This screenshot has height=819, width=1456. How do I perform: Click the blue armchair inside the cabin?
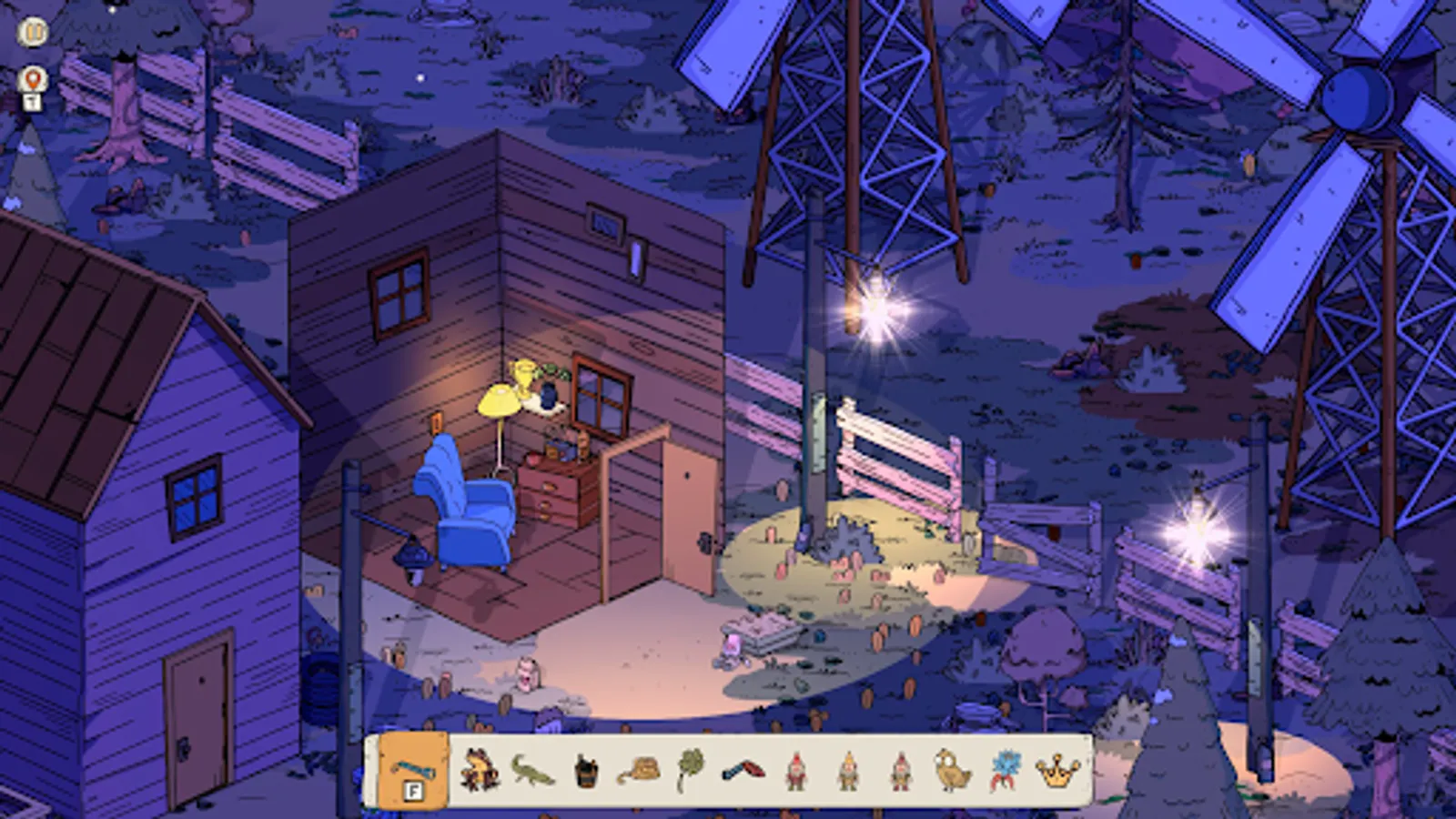click(469, 510)
